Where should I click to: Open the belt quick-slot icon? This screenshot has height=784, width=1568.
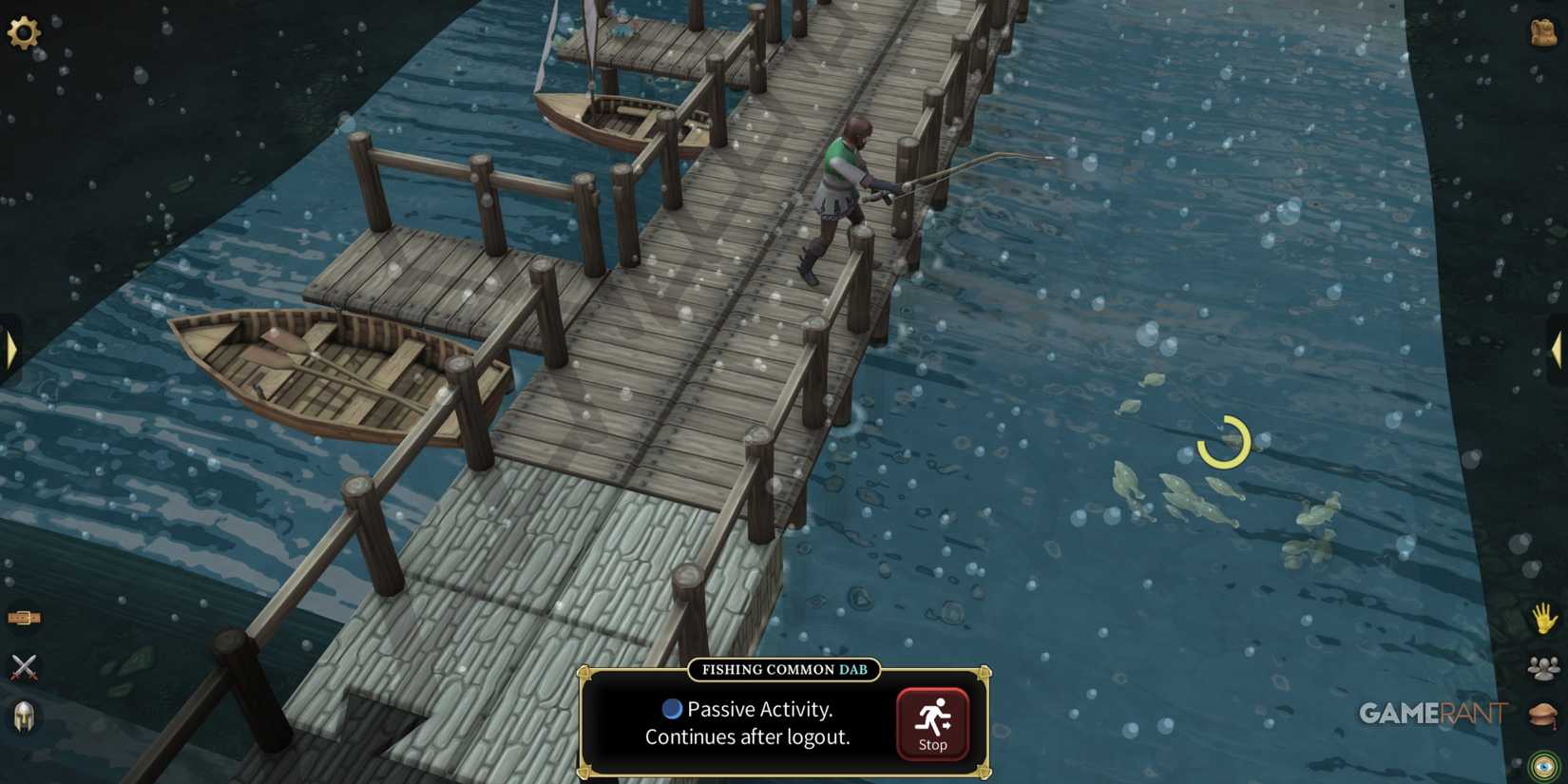[x=24, y=618]
